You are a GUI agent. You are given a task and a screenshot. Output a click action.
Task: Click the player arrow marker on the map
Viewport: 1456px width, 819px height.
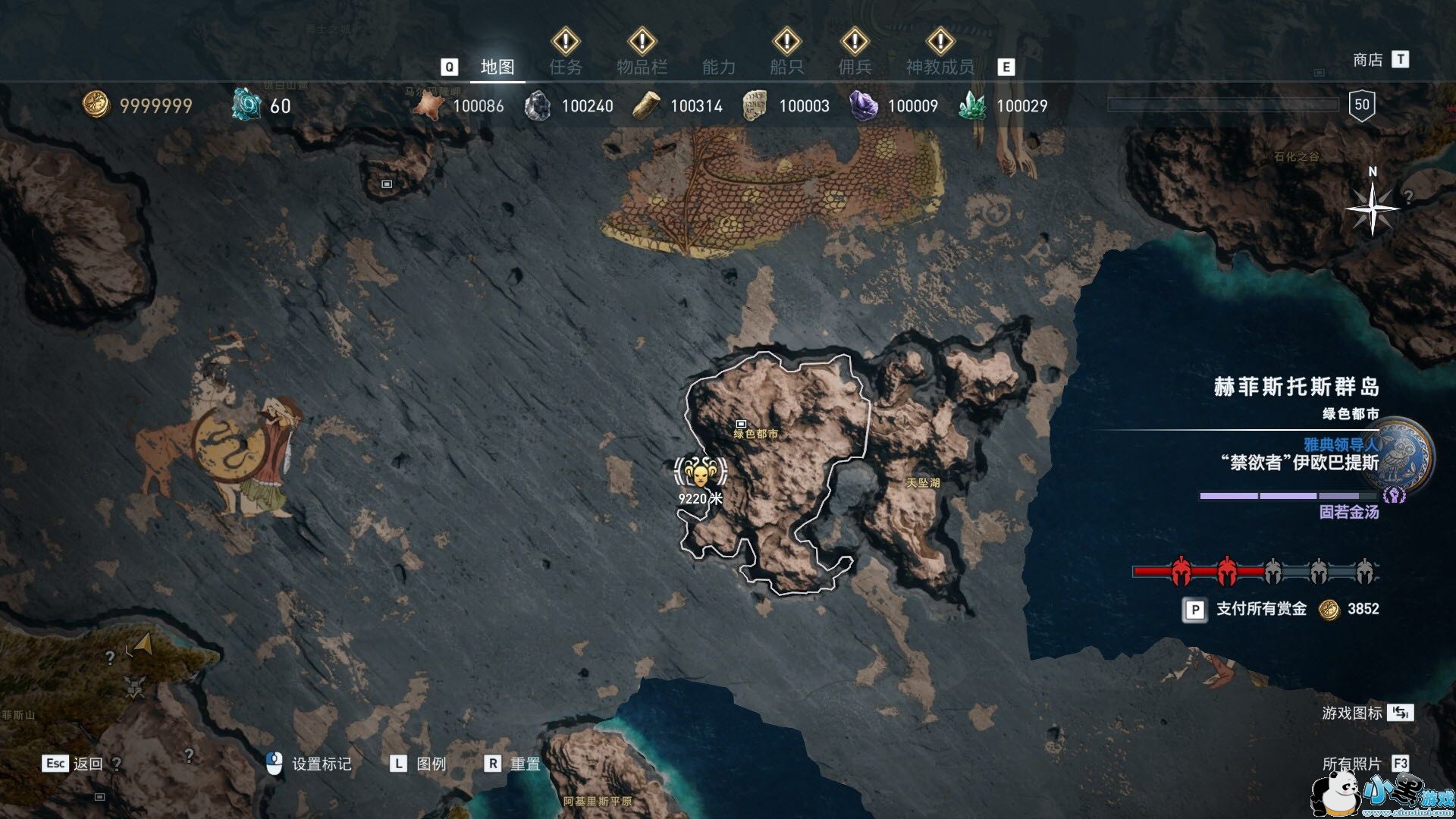point(144,645)
